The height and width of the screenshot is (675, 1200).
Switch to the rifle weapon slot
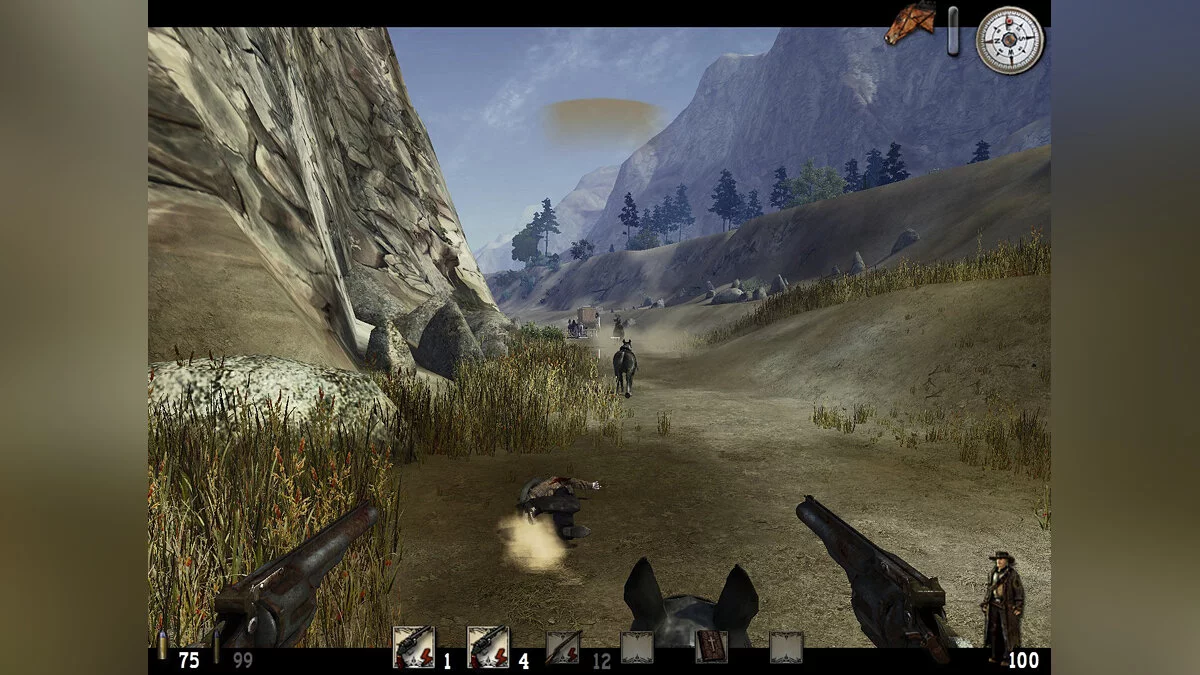click(x=562, y=647)
